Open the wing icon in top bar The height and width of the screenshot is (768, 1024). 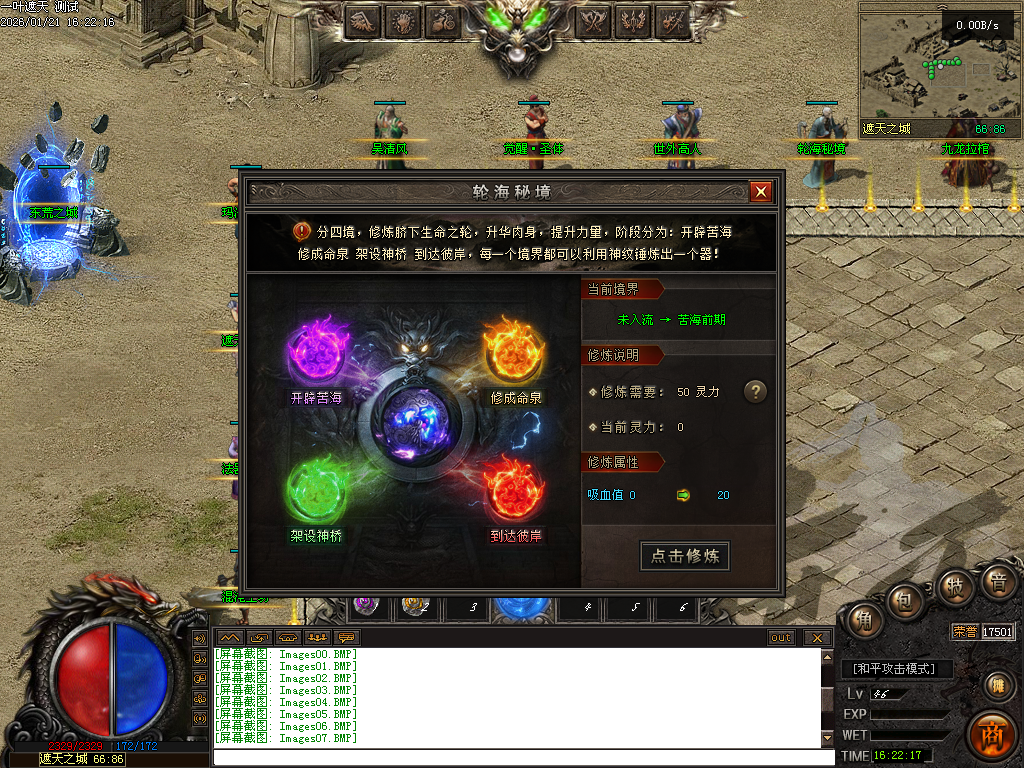pyautogui.click(x=363, y=20)
